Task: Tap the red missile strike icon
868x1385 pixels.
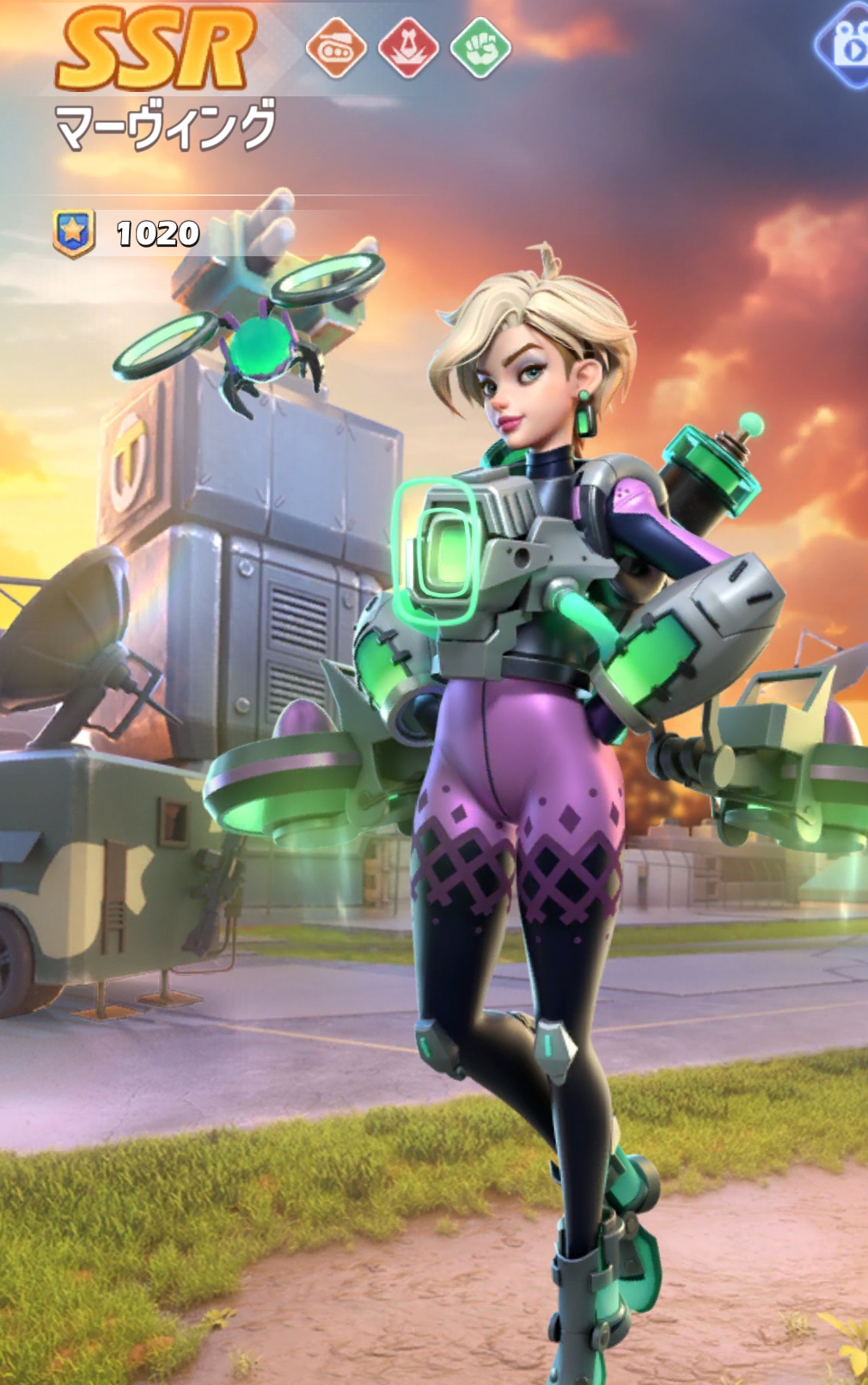Action: pos(408,48)
